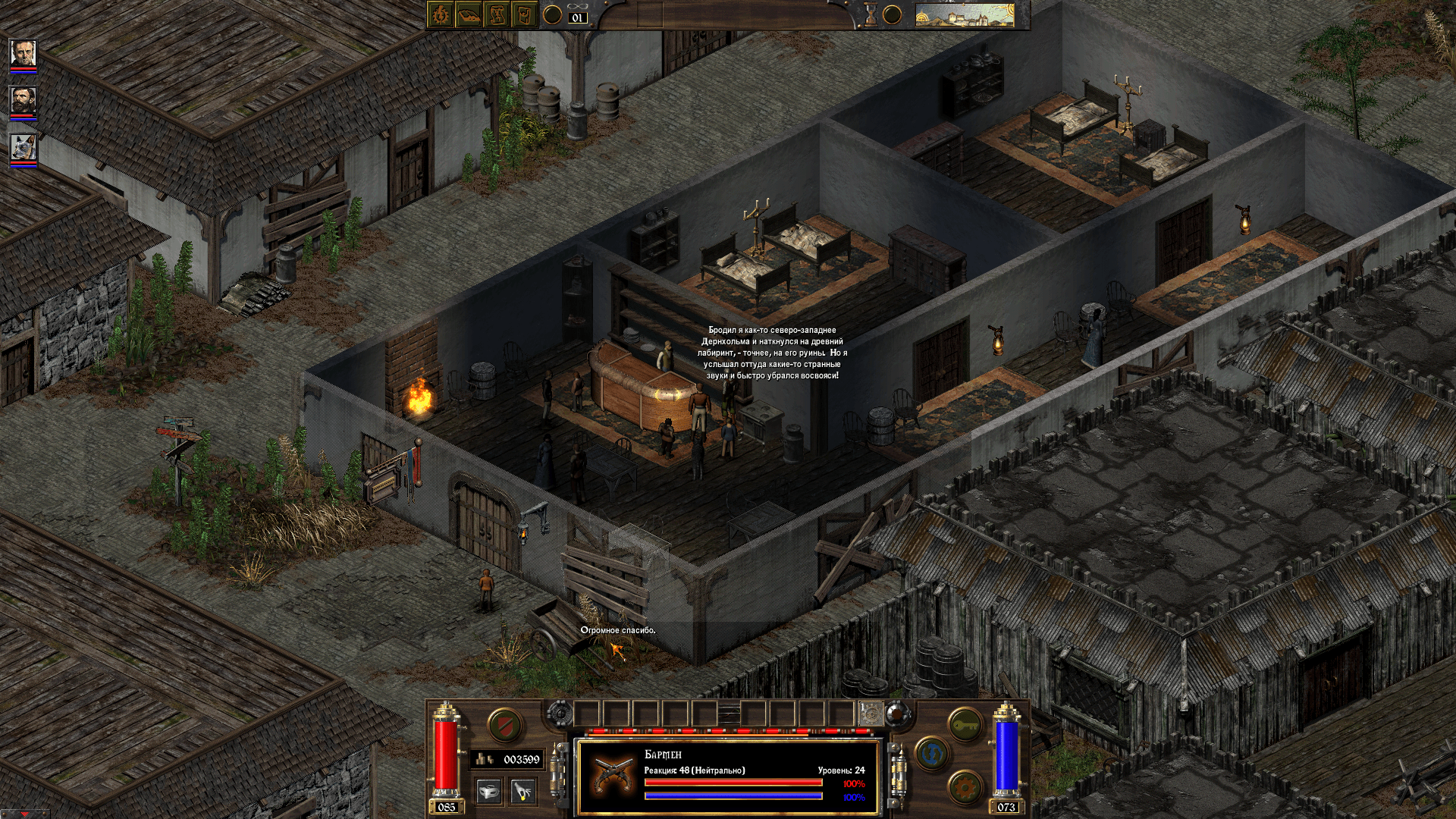Open the character sheet gear icon

pyautogui.click(x=439, y=14)
